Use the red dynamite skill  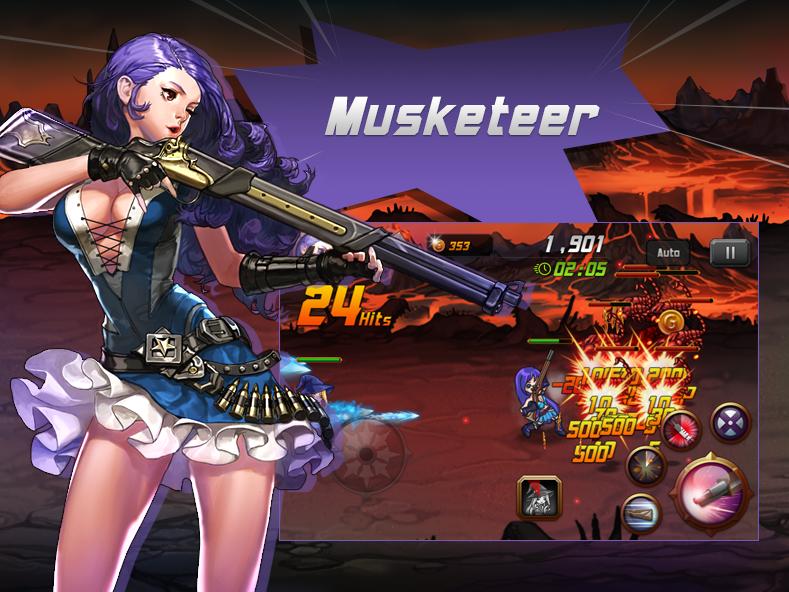[681, 429]
